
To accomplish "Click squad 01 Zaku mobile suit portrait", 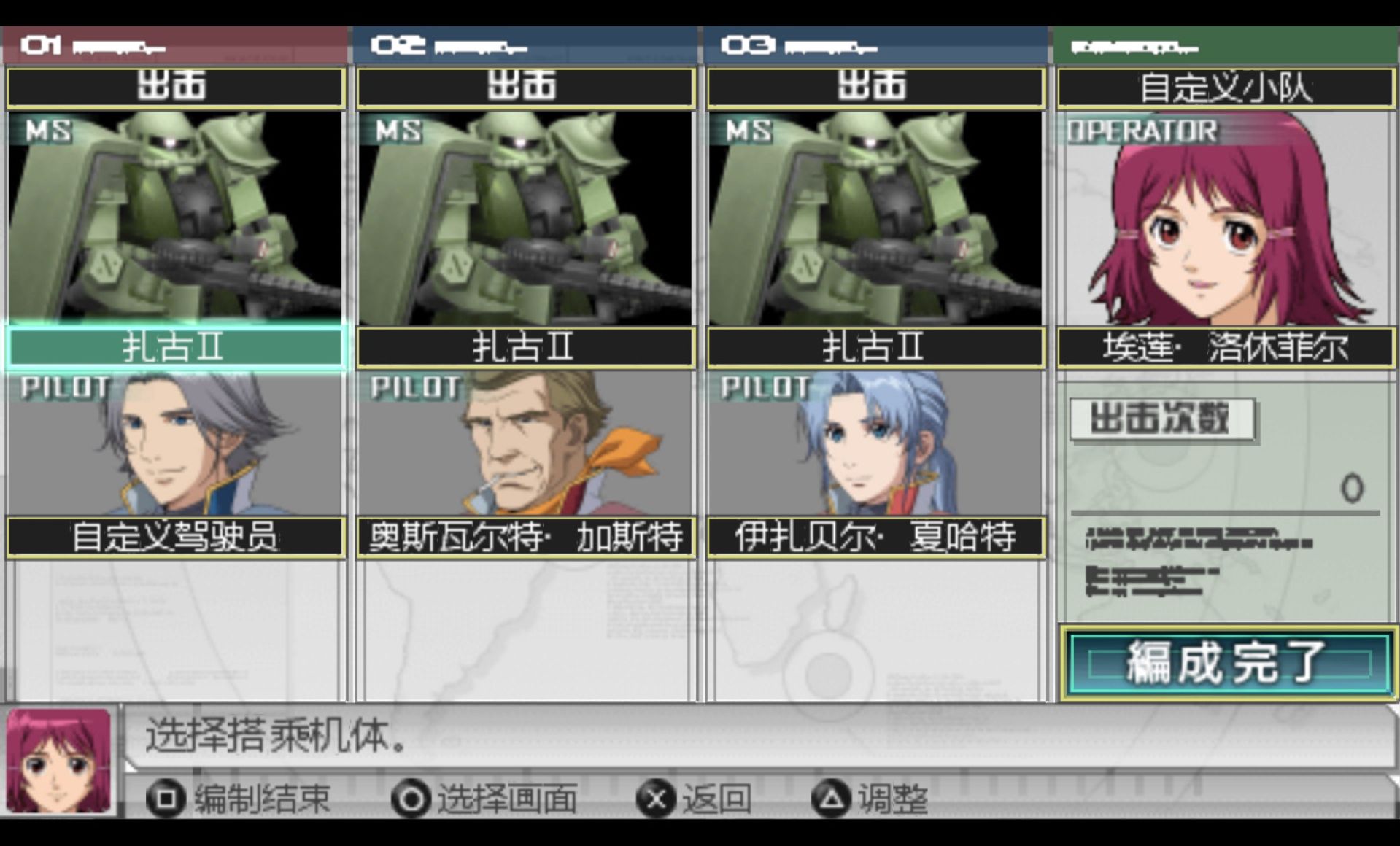I will (175, 217).
